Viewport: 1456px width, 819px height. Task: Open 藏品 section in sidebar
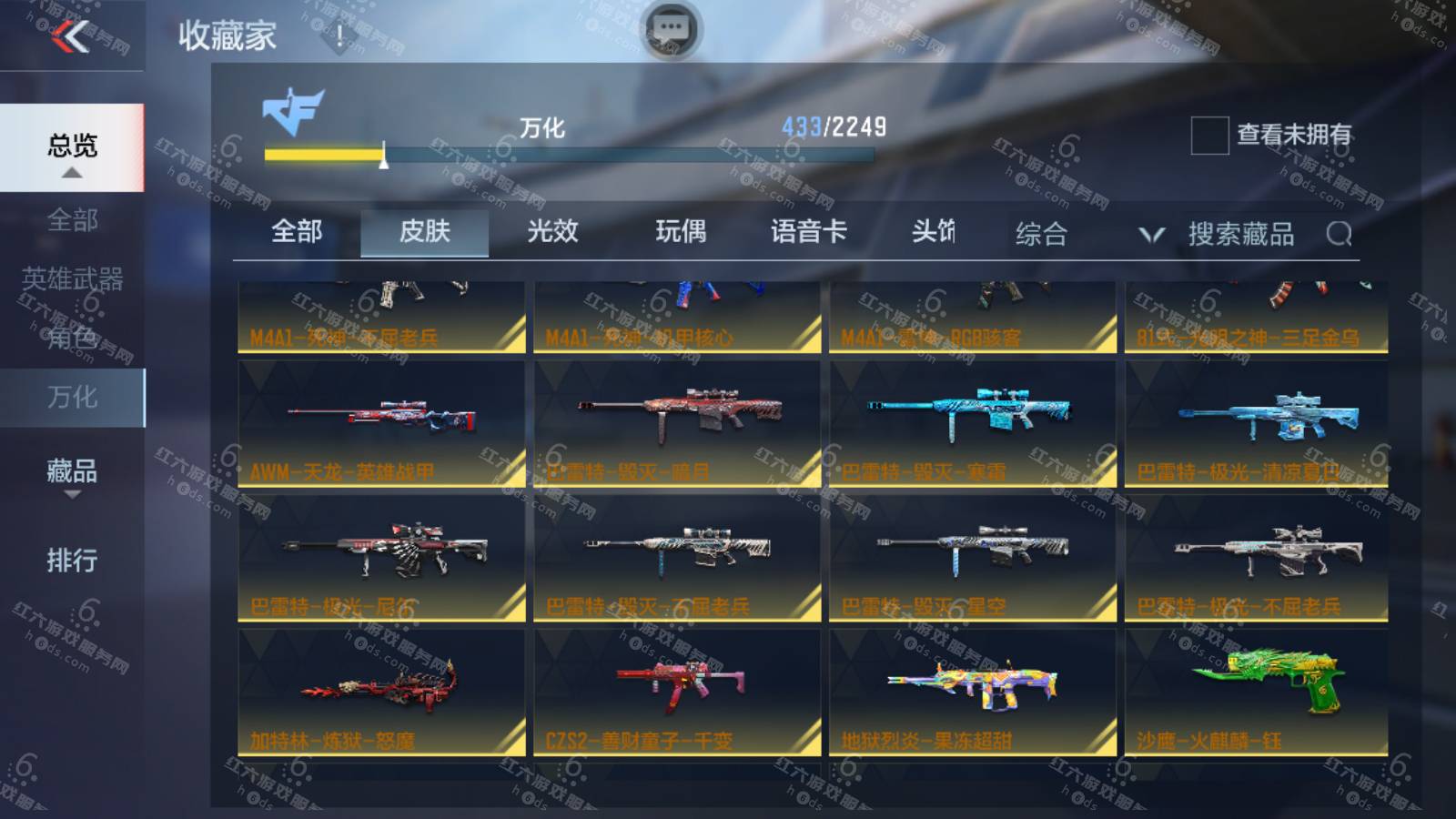pos(72,471)
